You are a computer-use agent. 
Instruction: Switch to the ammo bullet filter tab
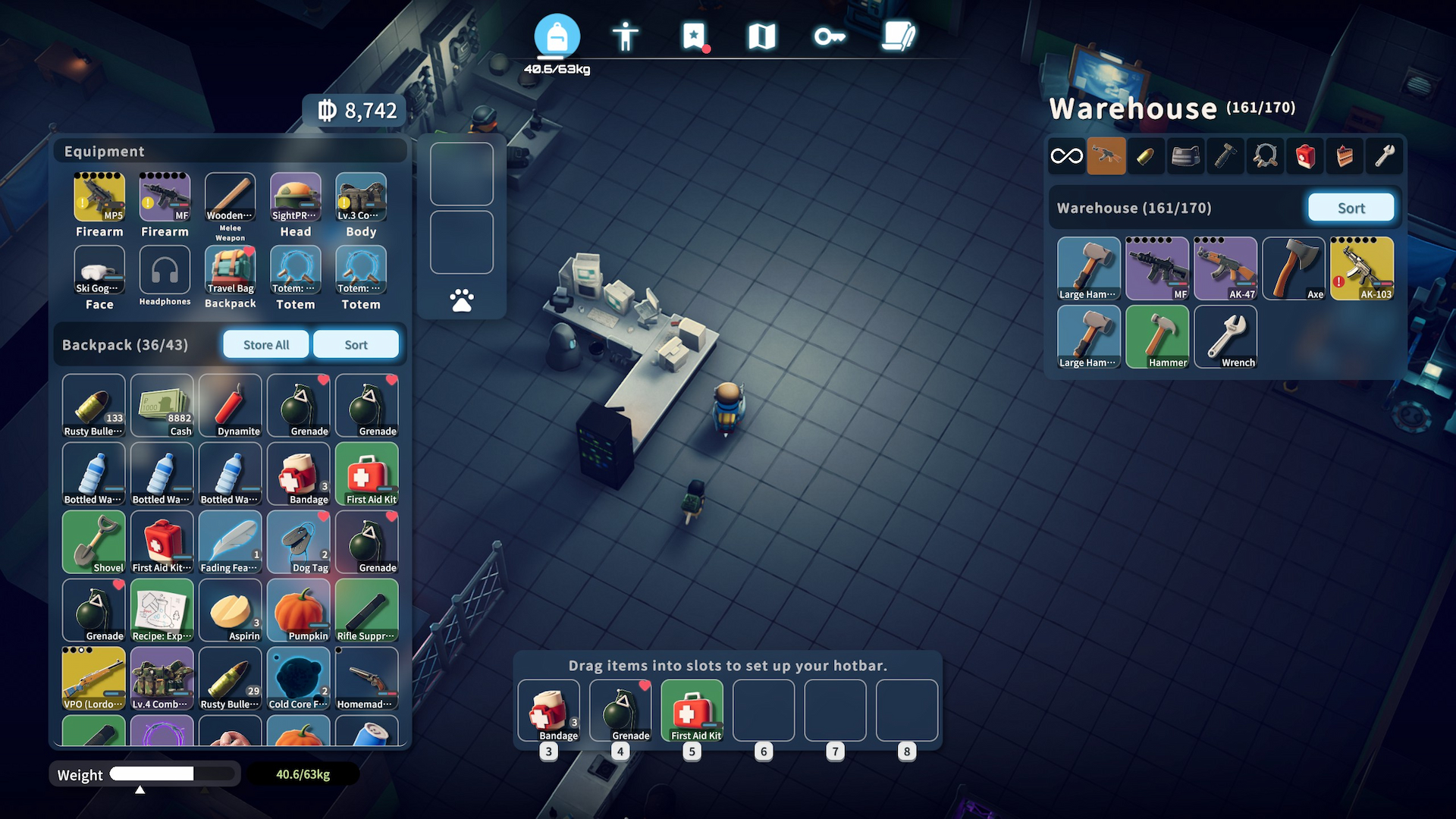(x=1146, y=156)
